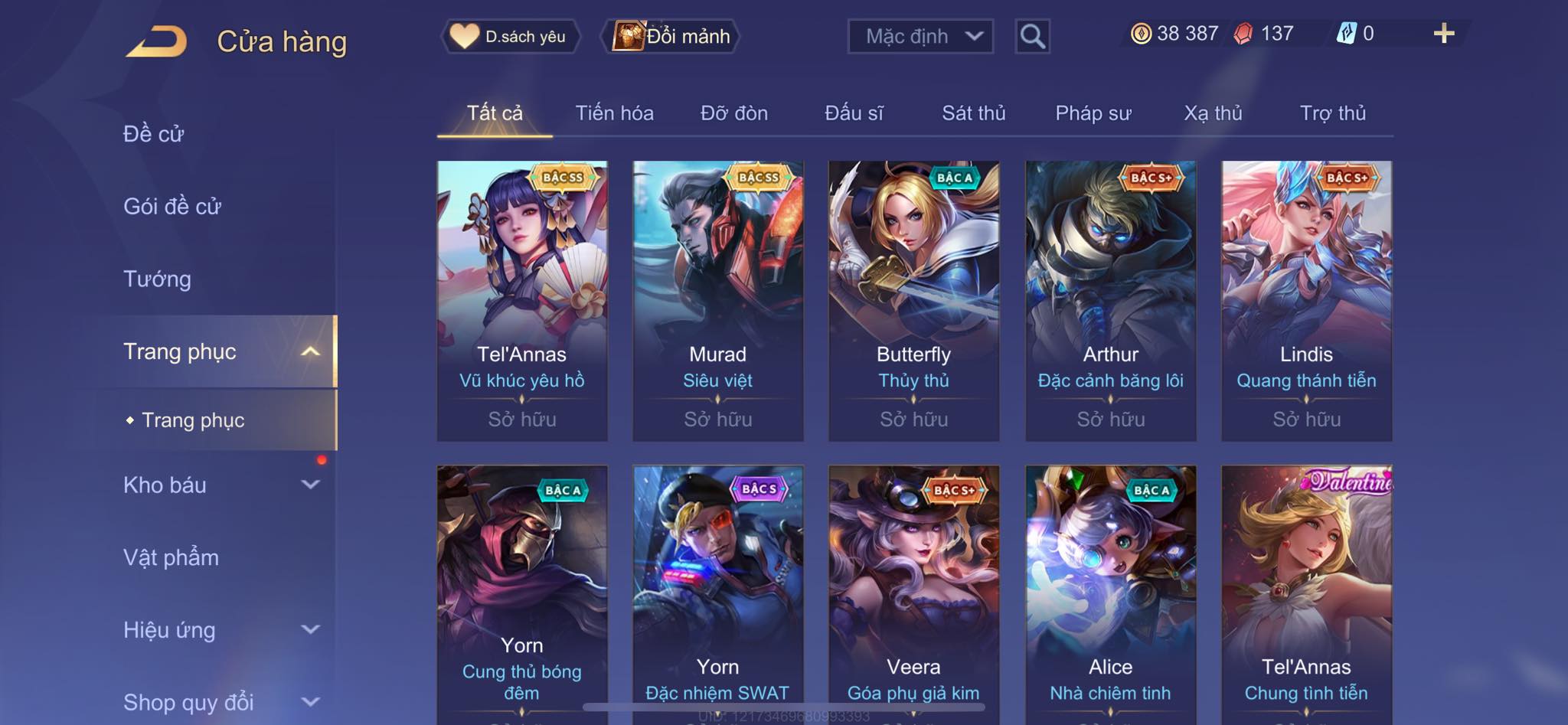Image resolution: width=1568 pixels, height=725 pixels.
Task: Choose the Trợ thủ tab
Action: [x=1332, y=113]
